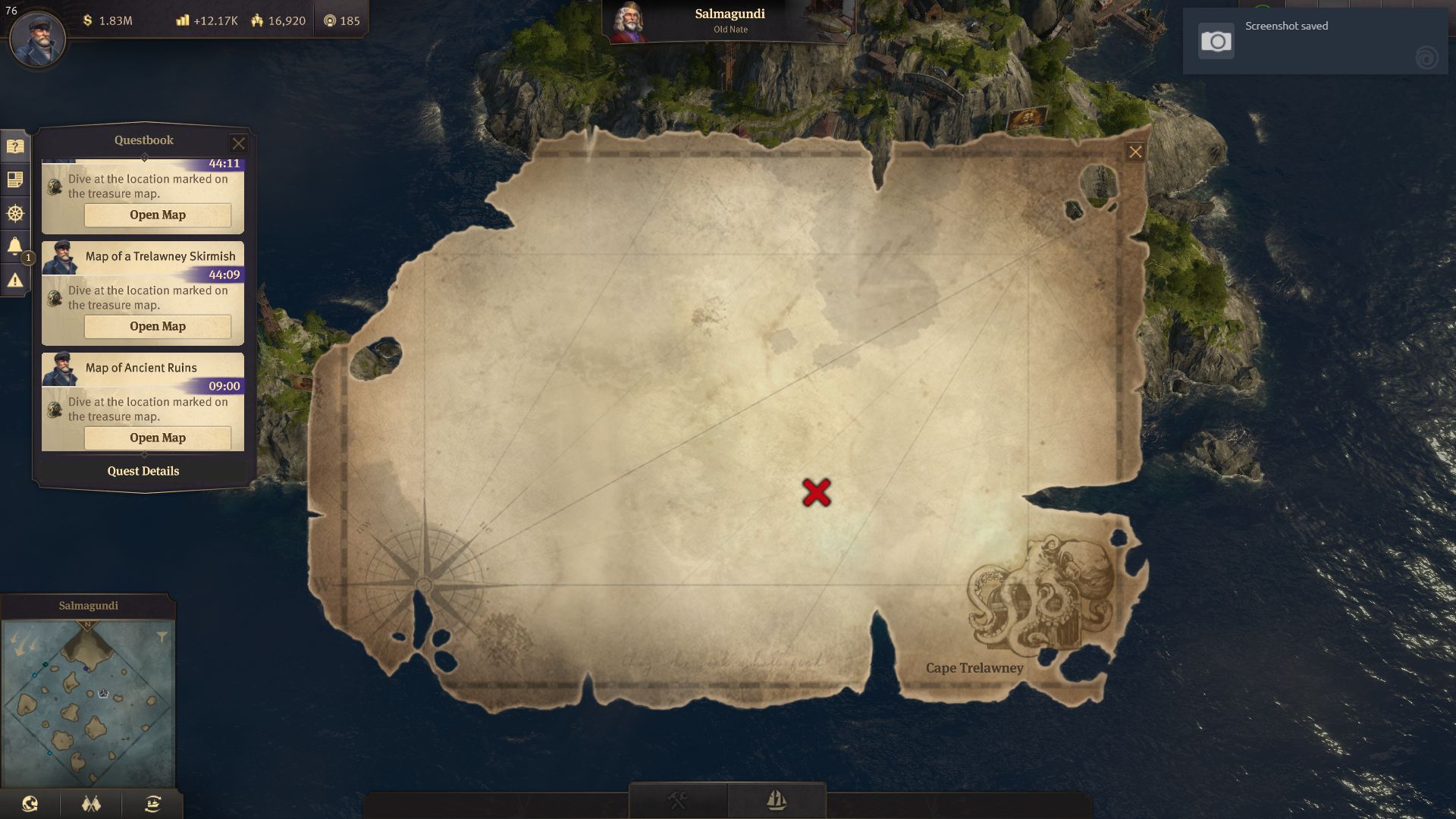This screenshot has height=819, width=1456.
Task: Click the red X on the treasure map
Action: (x=818, y=493)
